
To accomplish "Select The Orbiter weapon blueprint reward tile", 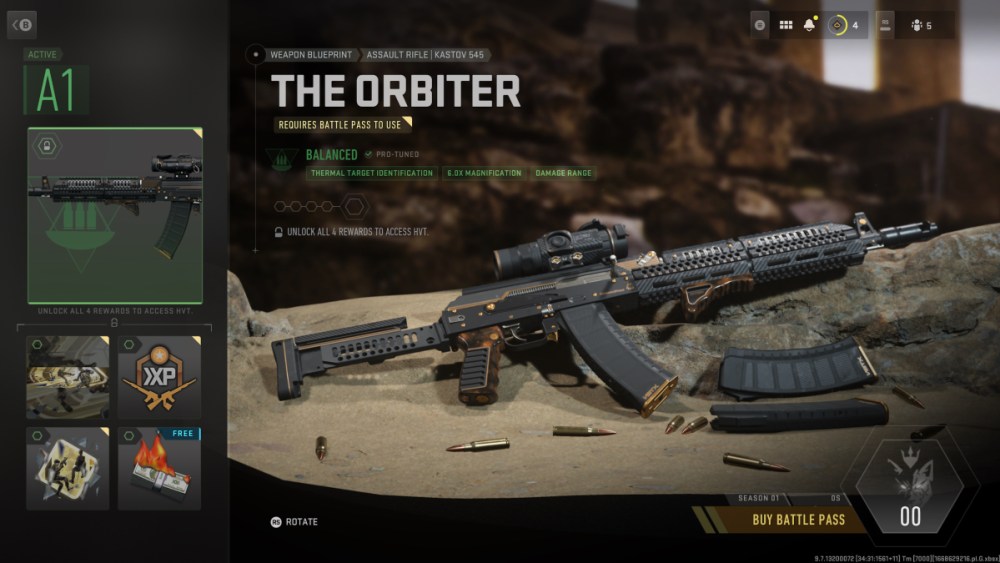I will 115,215.
